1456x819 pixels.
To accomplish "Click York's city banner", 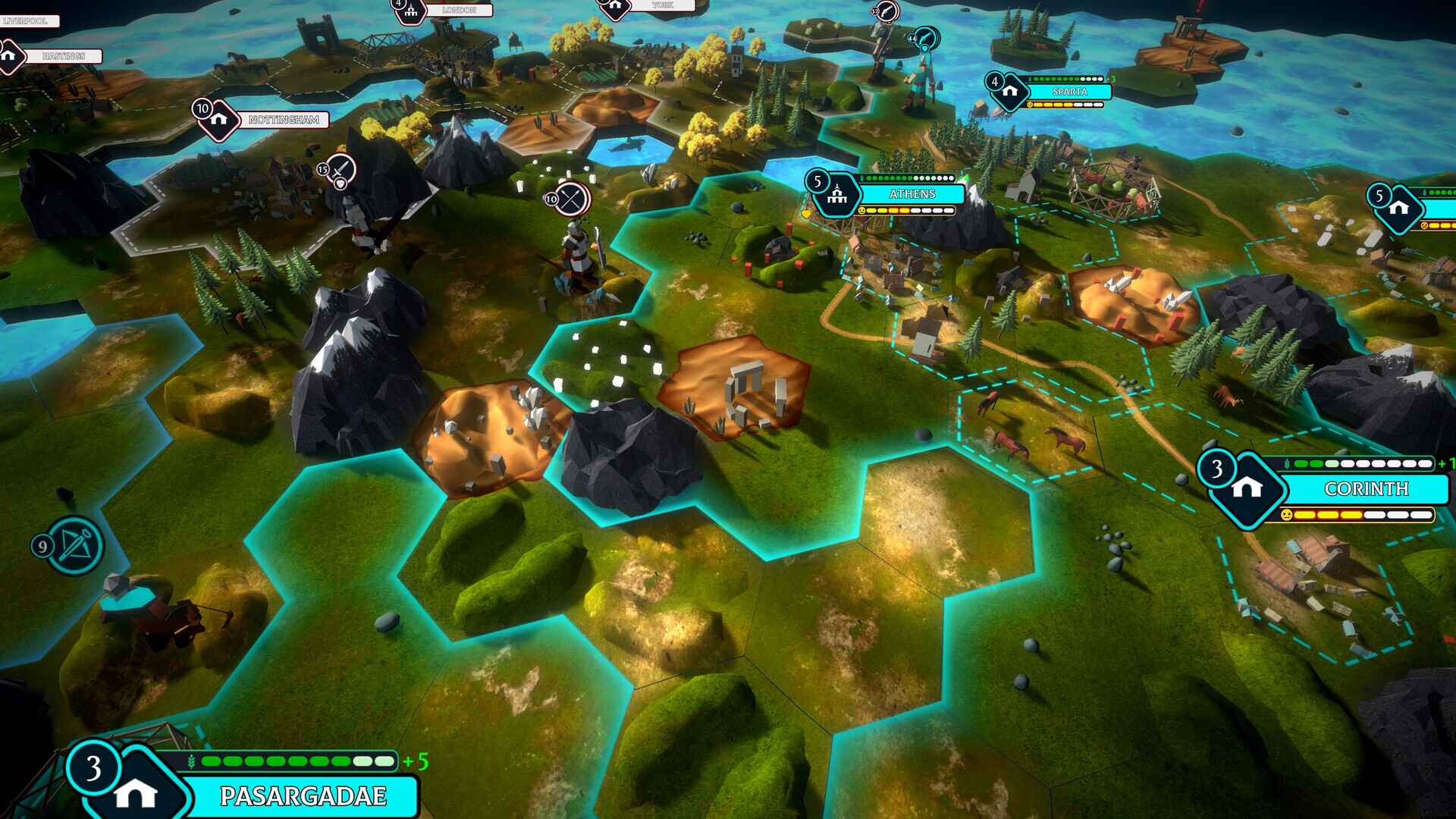I will point(661,6).
